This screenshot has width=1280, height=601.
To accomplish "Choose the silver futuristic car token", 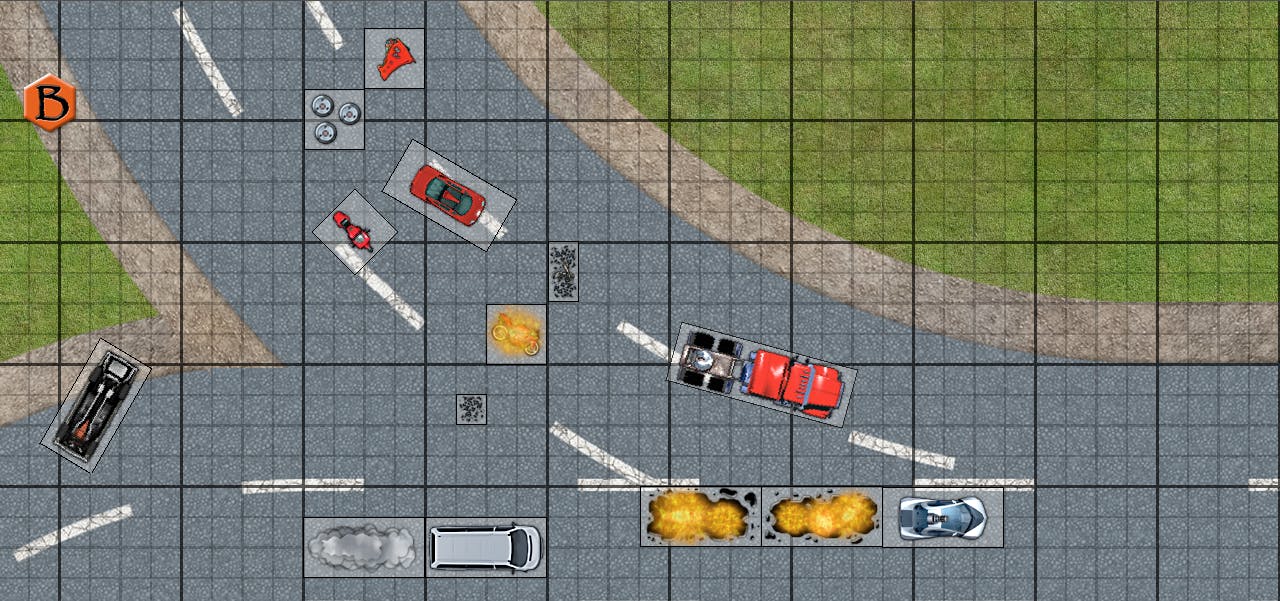I will point(942,517).
